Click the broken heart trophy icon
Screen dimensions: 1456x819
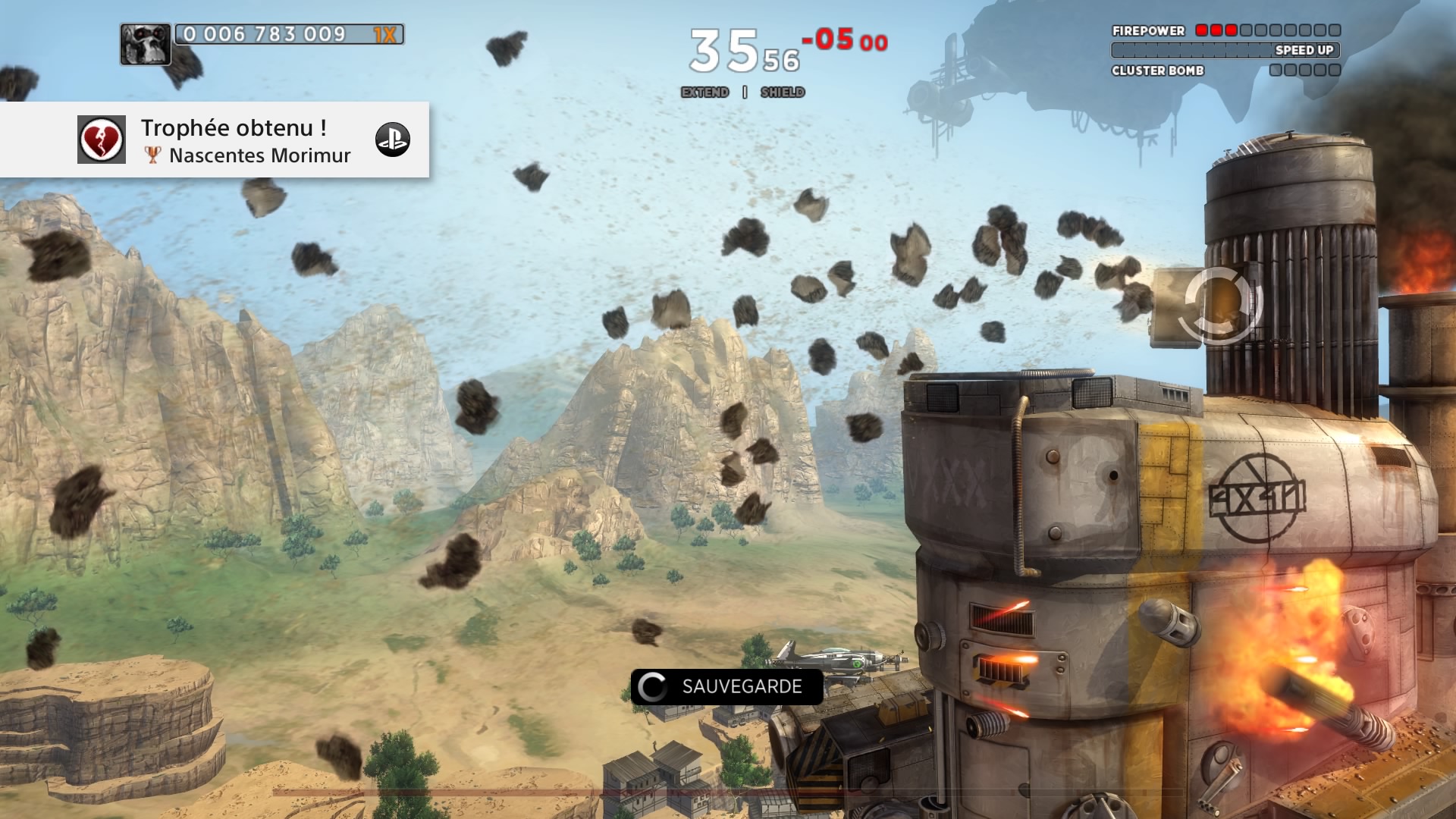pyautogui.click(x=102, y=140)
